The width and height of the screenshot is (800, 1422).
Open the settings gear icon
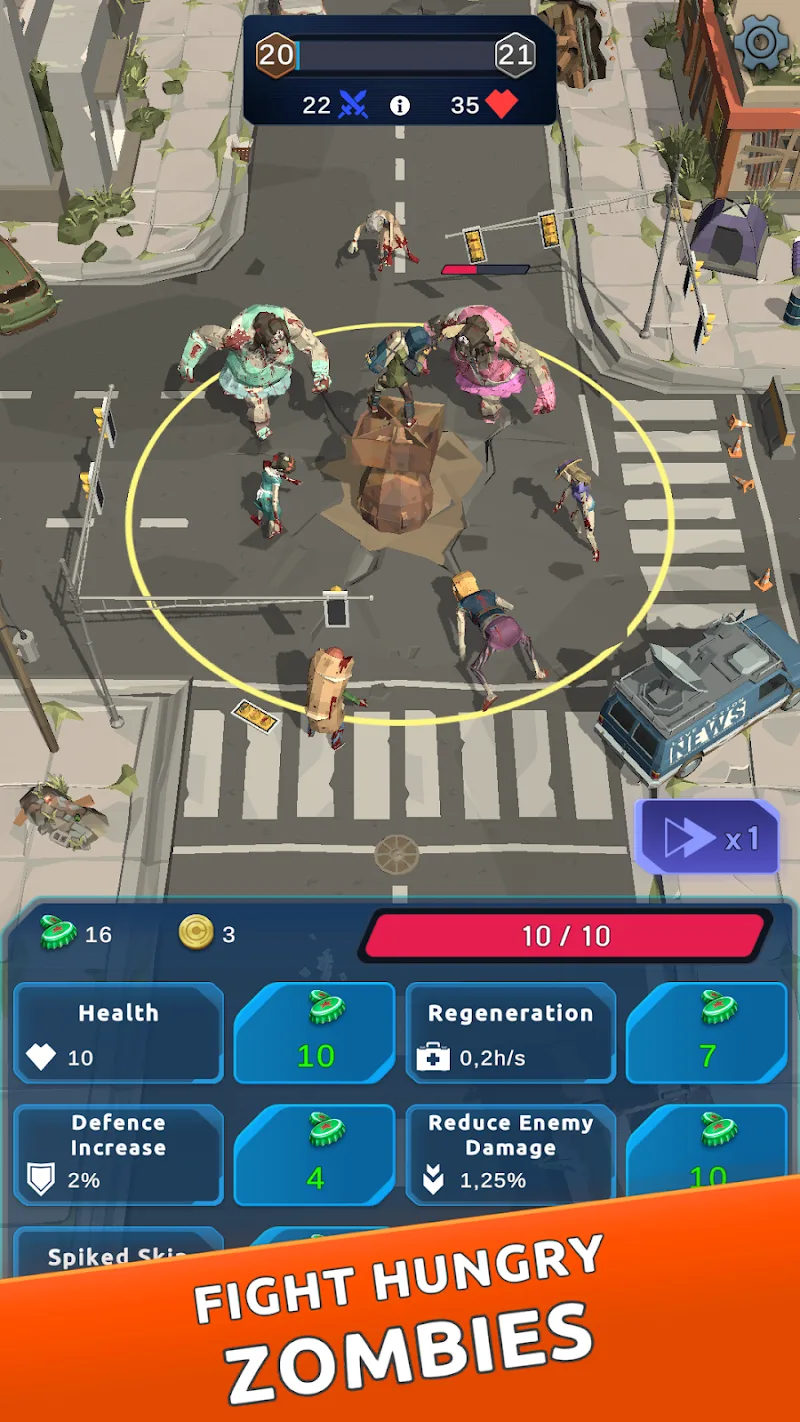coord(760,44)
